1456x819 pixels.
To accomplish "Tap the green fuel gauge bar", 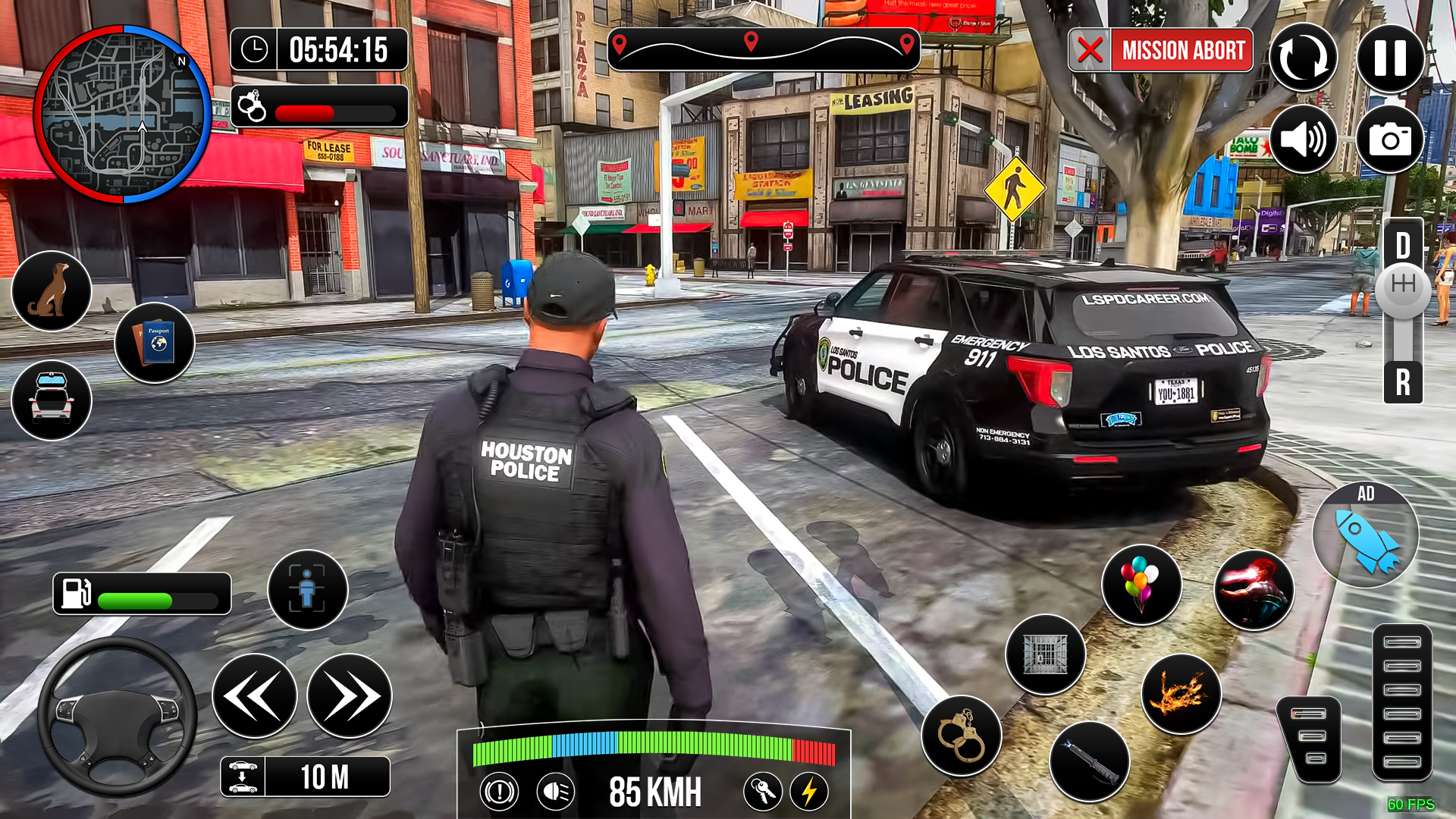I will click(x=135, y=599).
